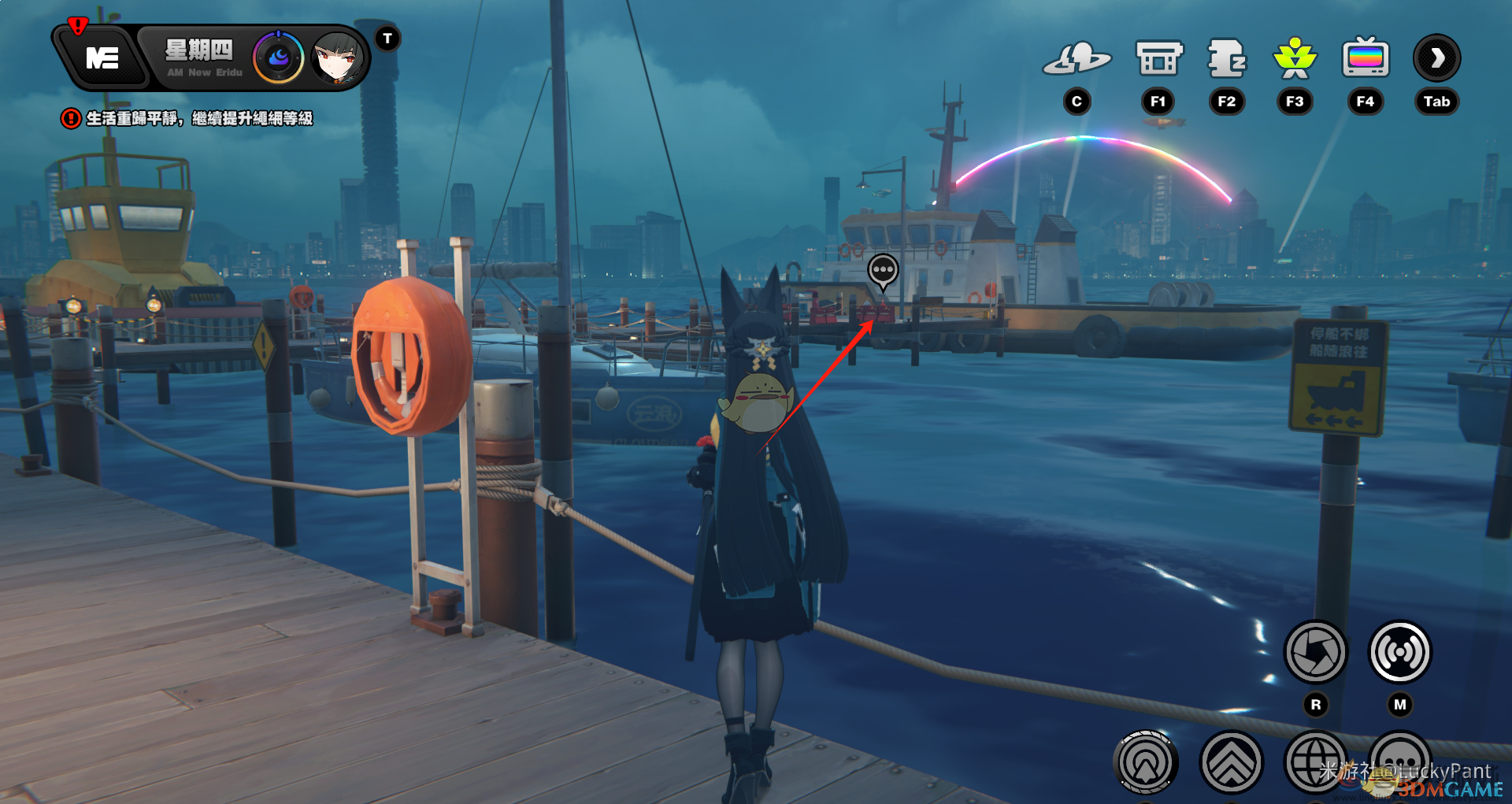
Task: Open the tracked quest 生活重歸平靜 objective
Action: (198, 119)
